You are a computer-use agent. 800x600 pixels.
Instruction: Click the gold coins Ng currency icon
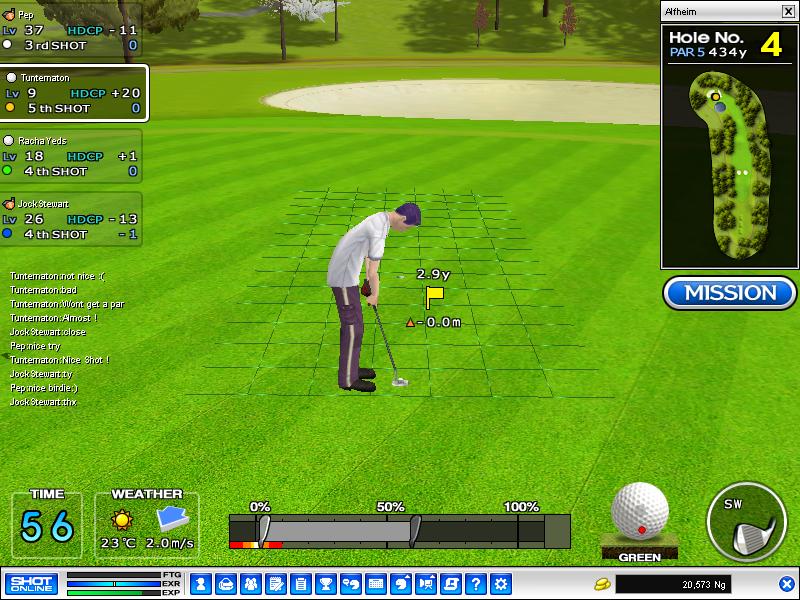[602, 583]
